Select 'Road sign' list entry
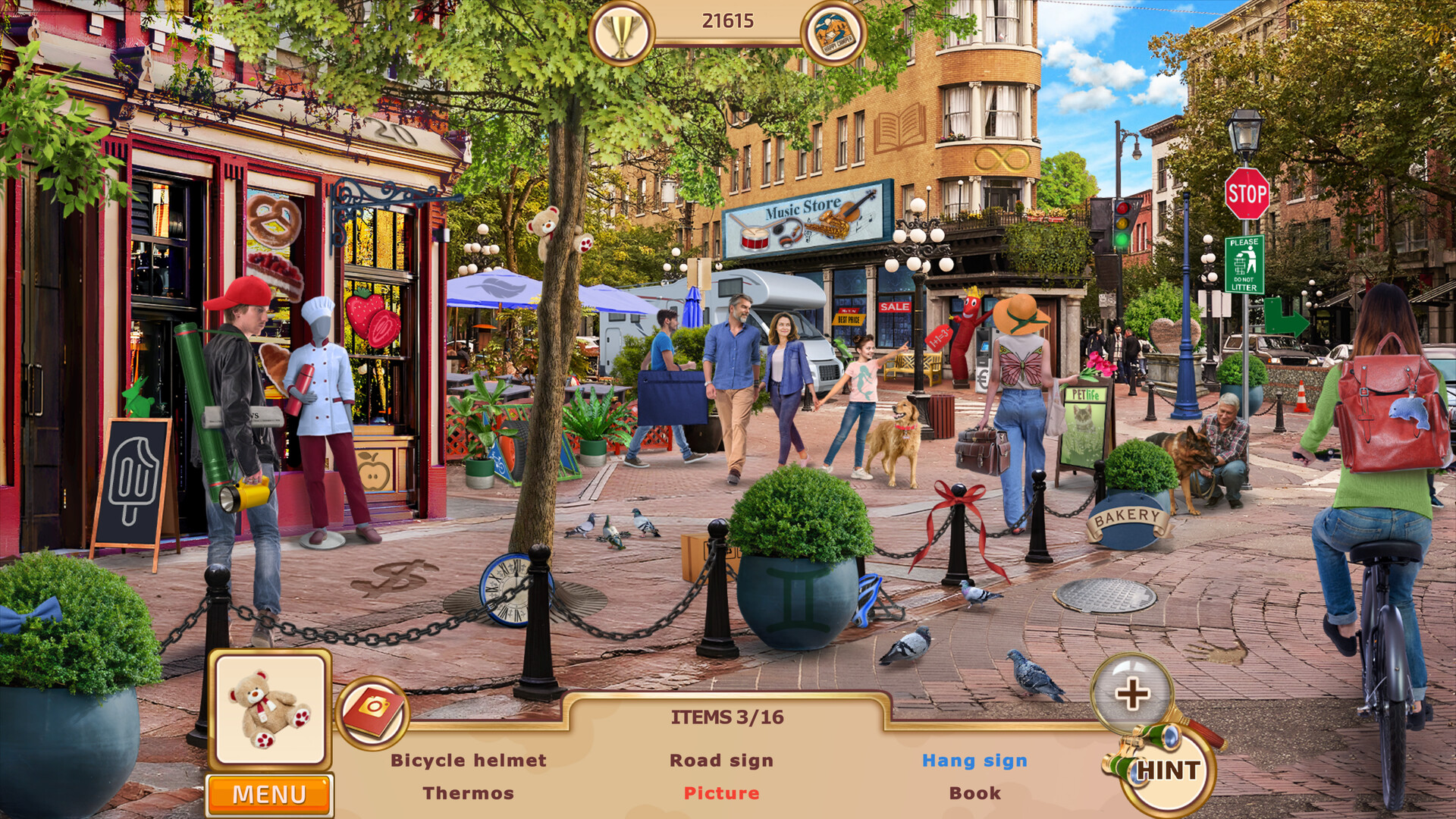This screenshot has height=819, width=1456. 721,760
